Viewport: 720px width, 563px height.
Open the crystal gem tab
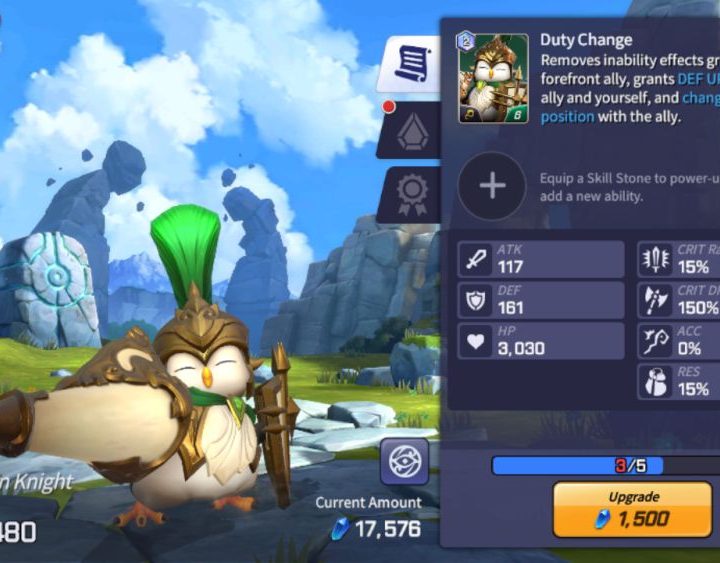click(x=412, y=133)
